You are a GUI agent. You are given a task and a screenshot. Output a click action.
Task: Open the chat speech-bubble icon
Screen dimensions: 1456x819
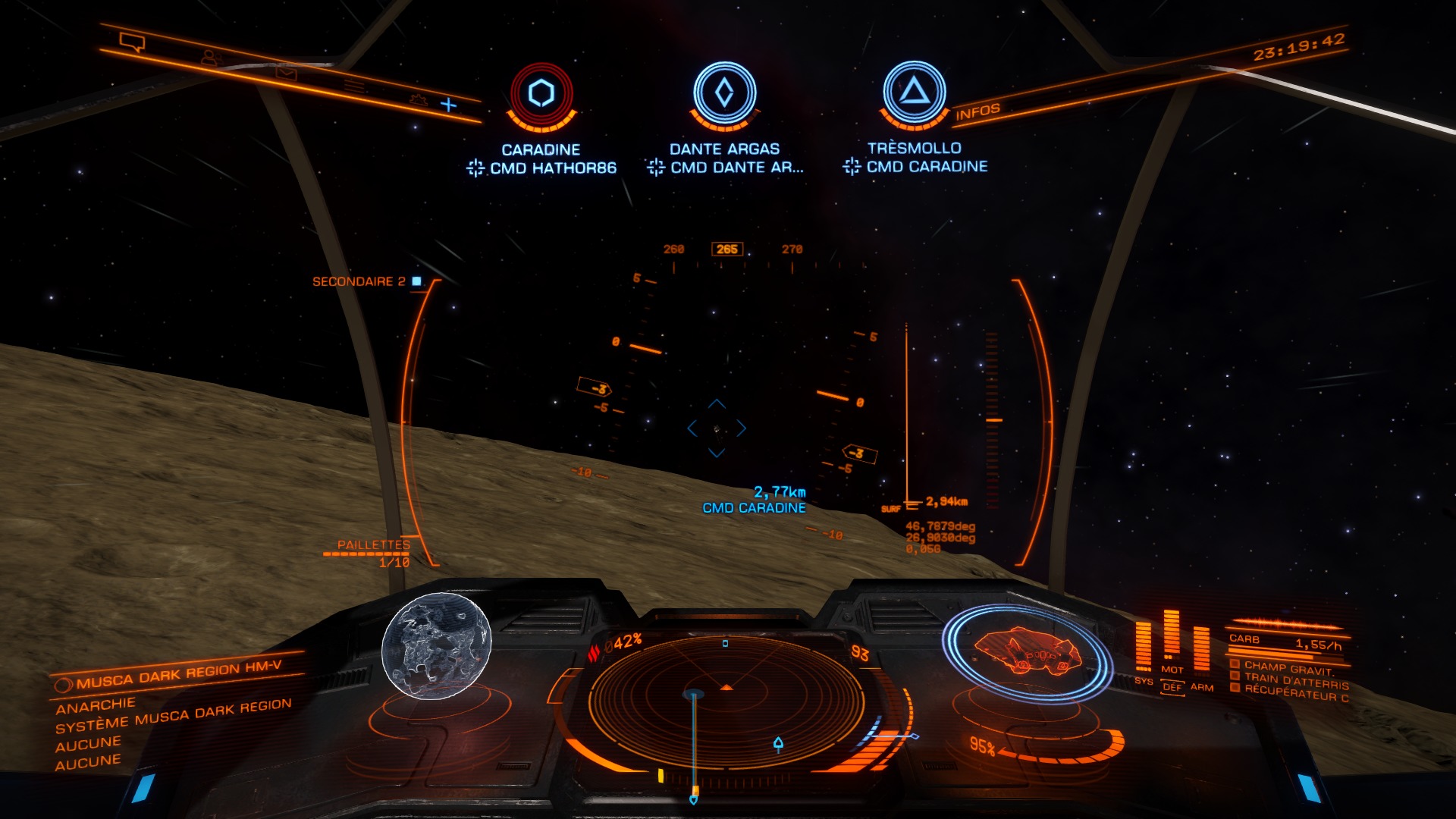point(133,42)
